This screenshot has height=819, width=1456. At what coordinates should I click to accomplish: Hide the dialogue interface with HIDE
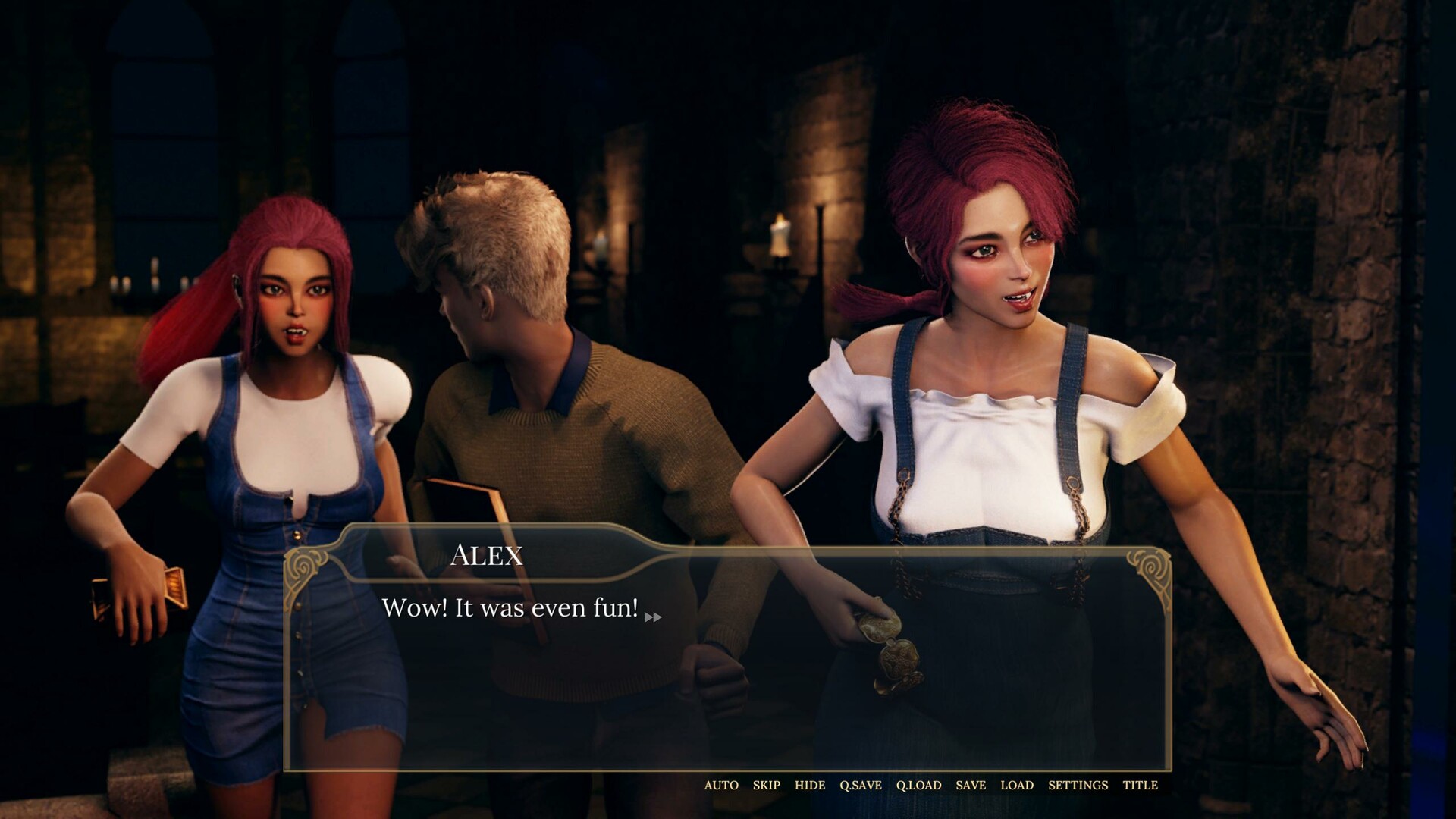[x=811, y=786]
